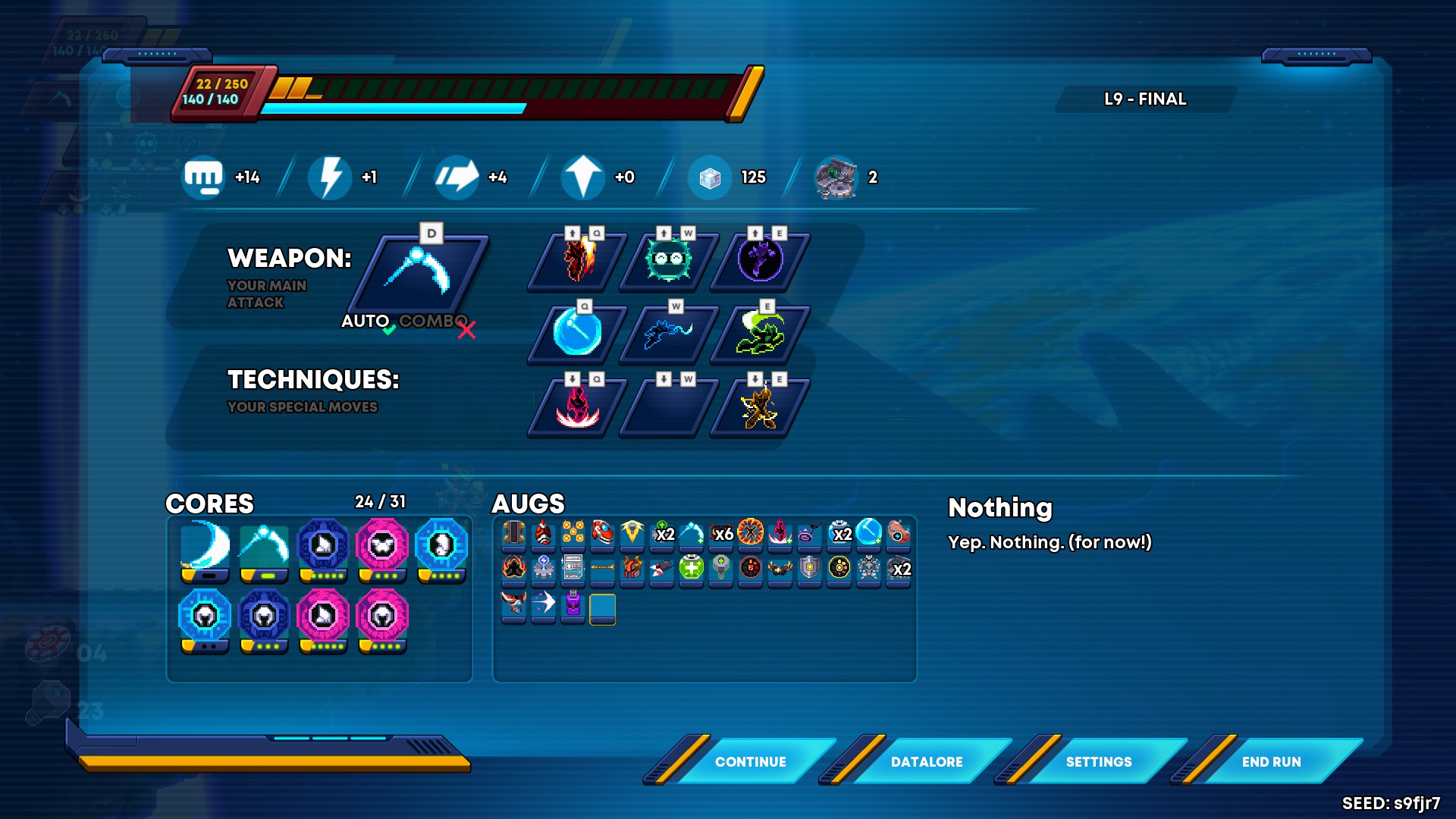
Task: Inspect the crescent blade core
Action: pyautogui.click(x=205, y=546)
